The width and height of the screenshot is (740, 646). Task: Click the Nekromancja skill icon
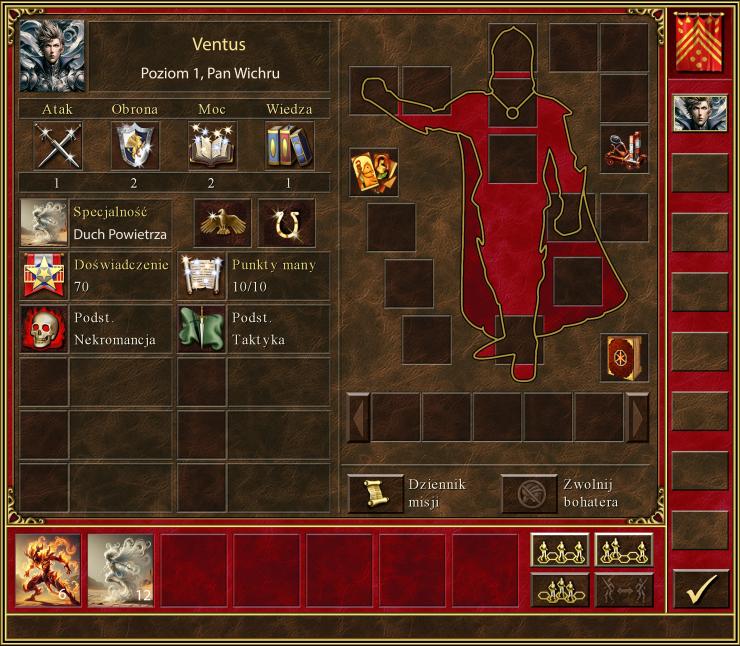click(x=44, y=330)
